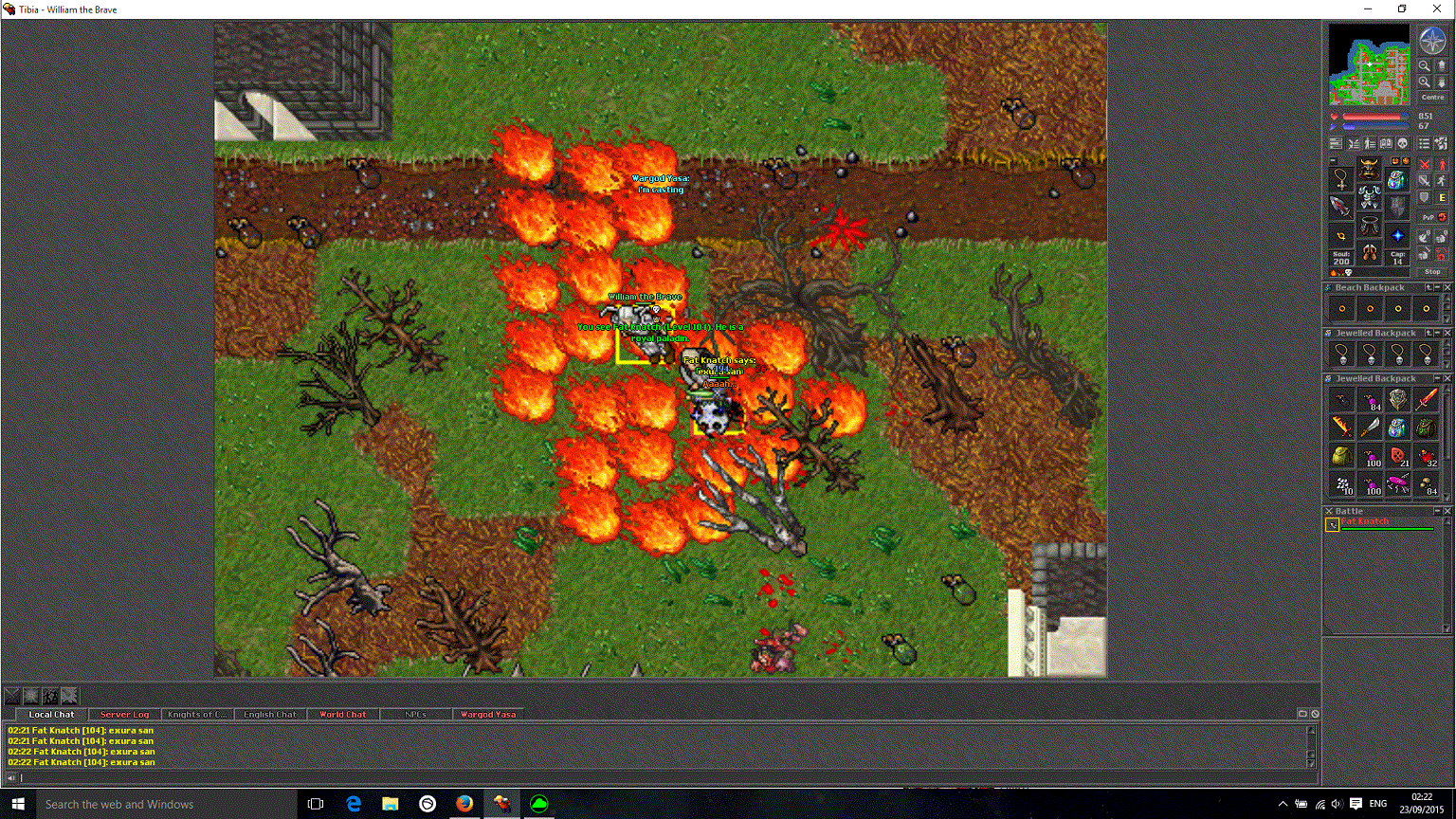Close the Beach Backpack container
Viewport: 1456px width, 819px height.
(1447, 287)
